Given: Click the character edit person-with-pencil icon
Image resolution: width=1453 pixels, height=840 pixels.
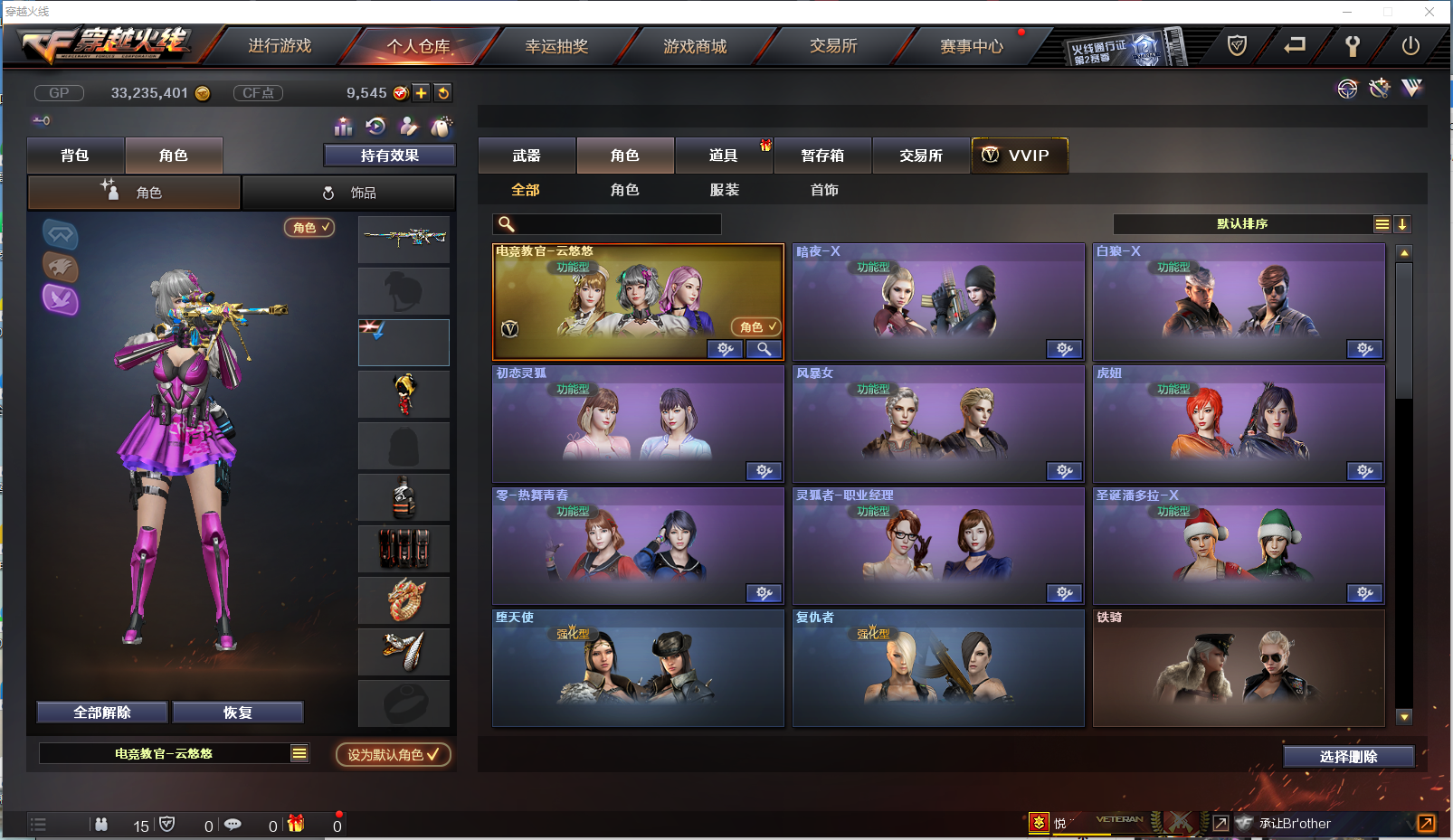Looking at the screenshot, I should (408, 127).
